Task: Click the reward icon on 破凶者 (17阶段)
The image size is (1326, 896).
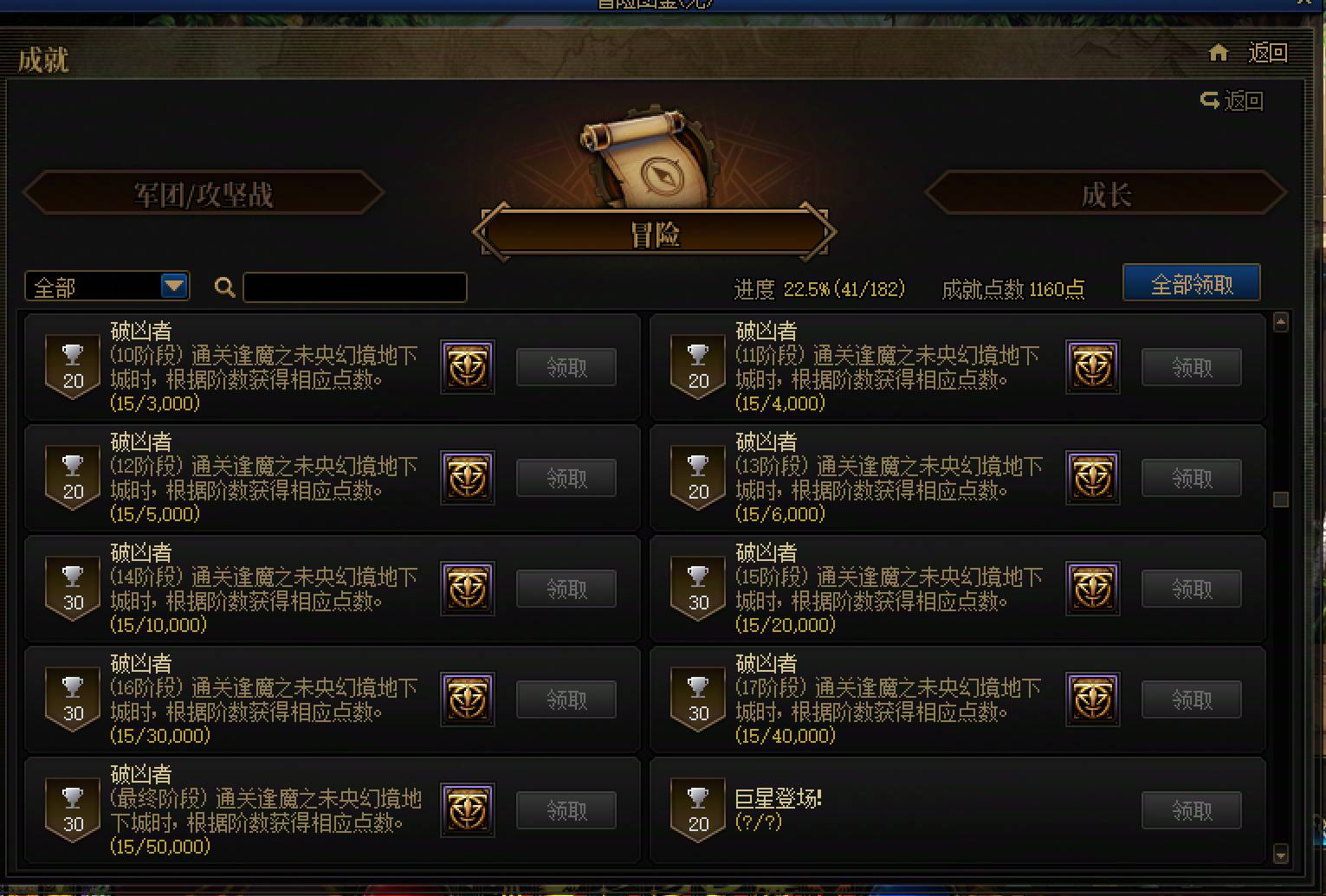Action: point(1092,699)
